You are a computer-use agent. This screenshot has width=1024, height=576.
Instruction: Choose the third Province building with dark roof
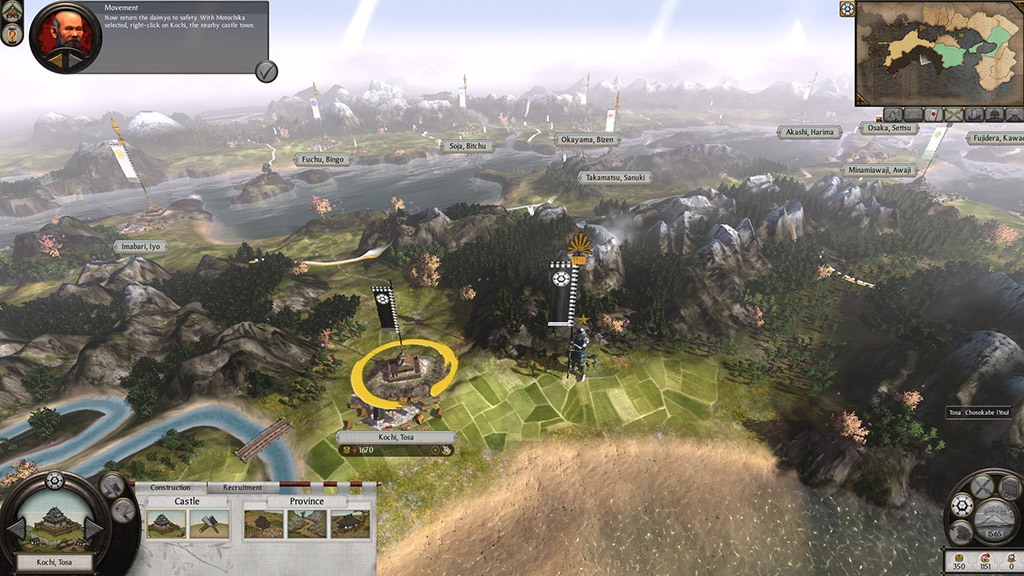[350, 523]
